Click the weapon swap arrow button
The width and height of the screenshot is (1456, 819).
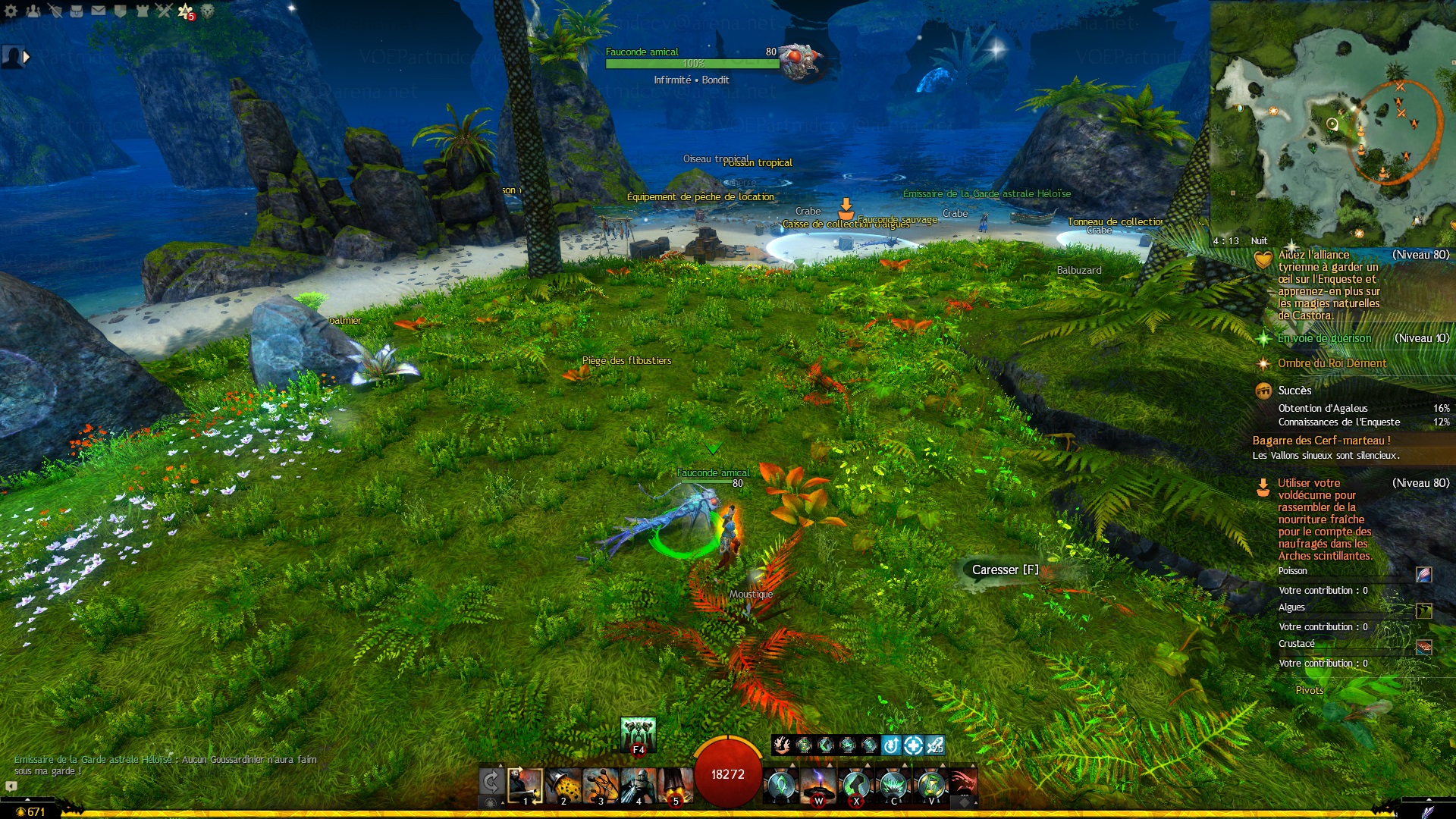click(491, 783)
